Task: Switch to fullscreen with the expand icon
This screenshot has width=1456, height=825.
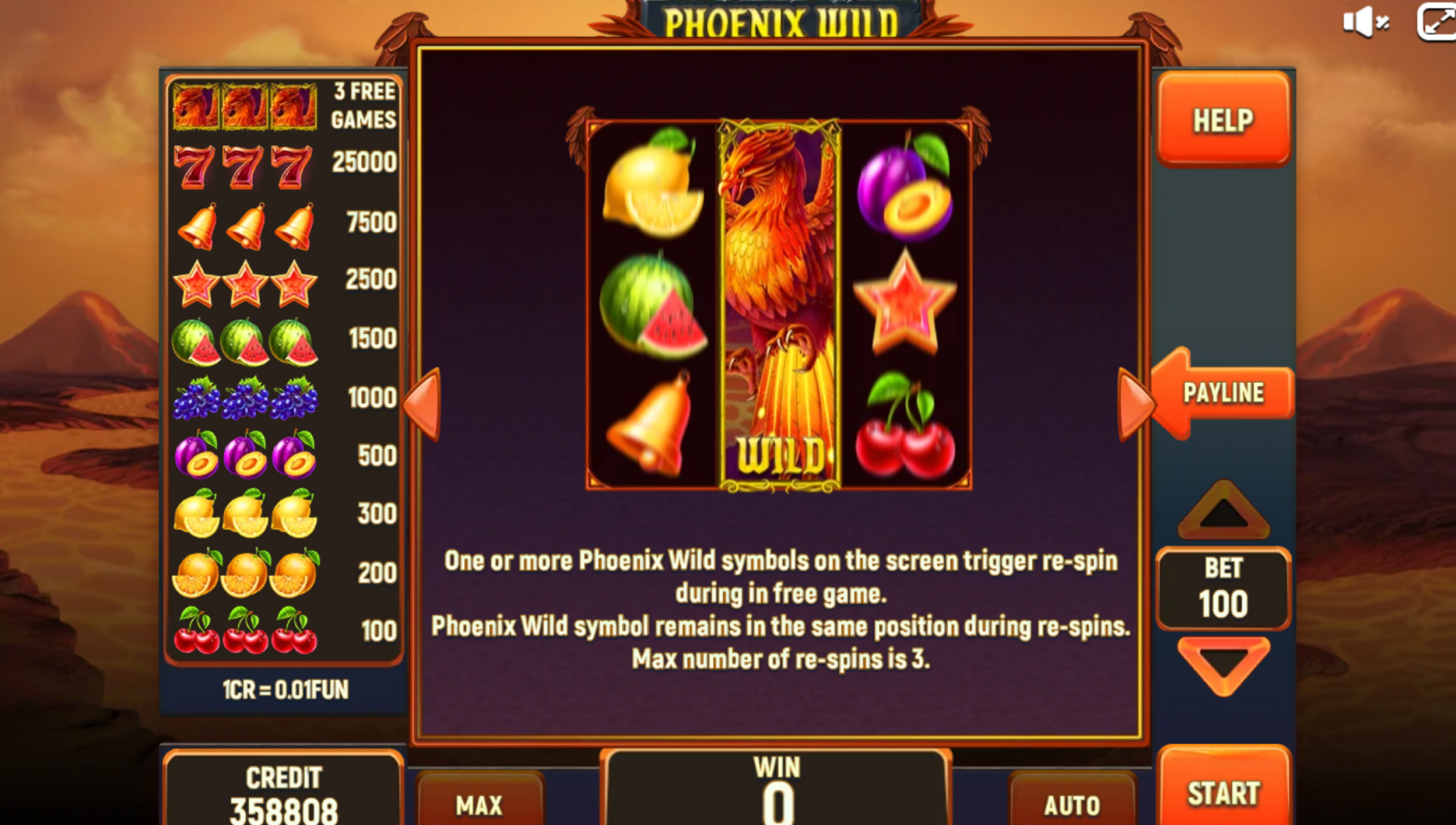Action: click(1437, 22)
